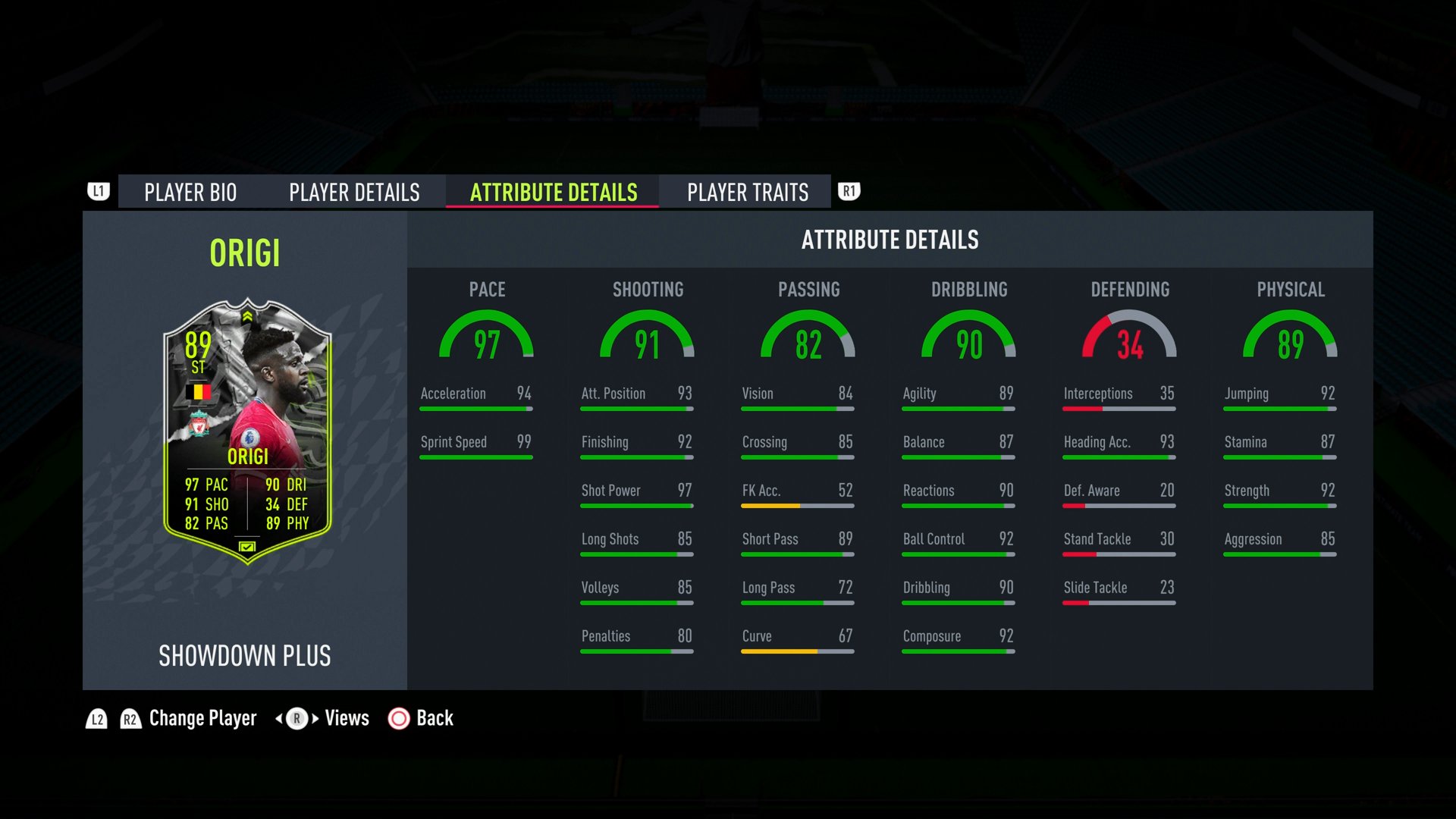Switch to the Player Bio tab
Viewport: 1456px width, 819px height.
click(190, 193)
